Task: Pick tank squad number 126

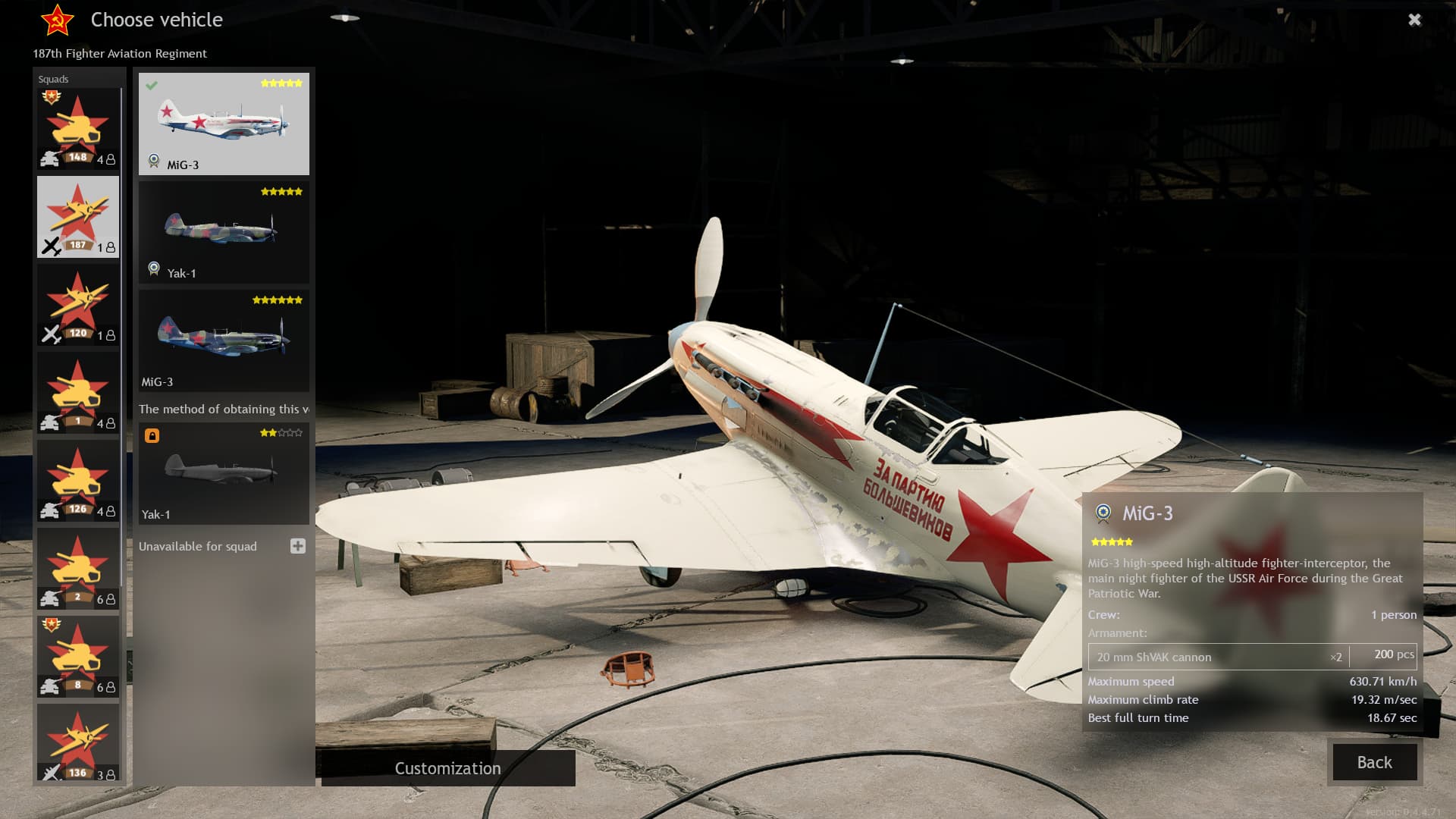Action: pyautogui.click(x=78, y=481)
